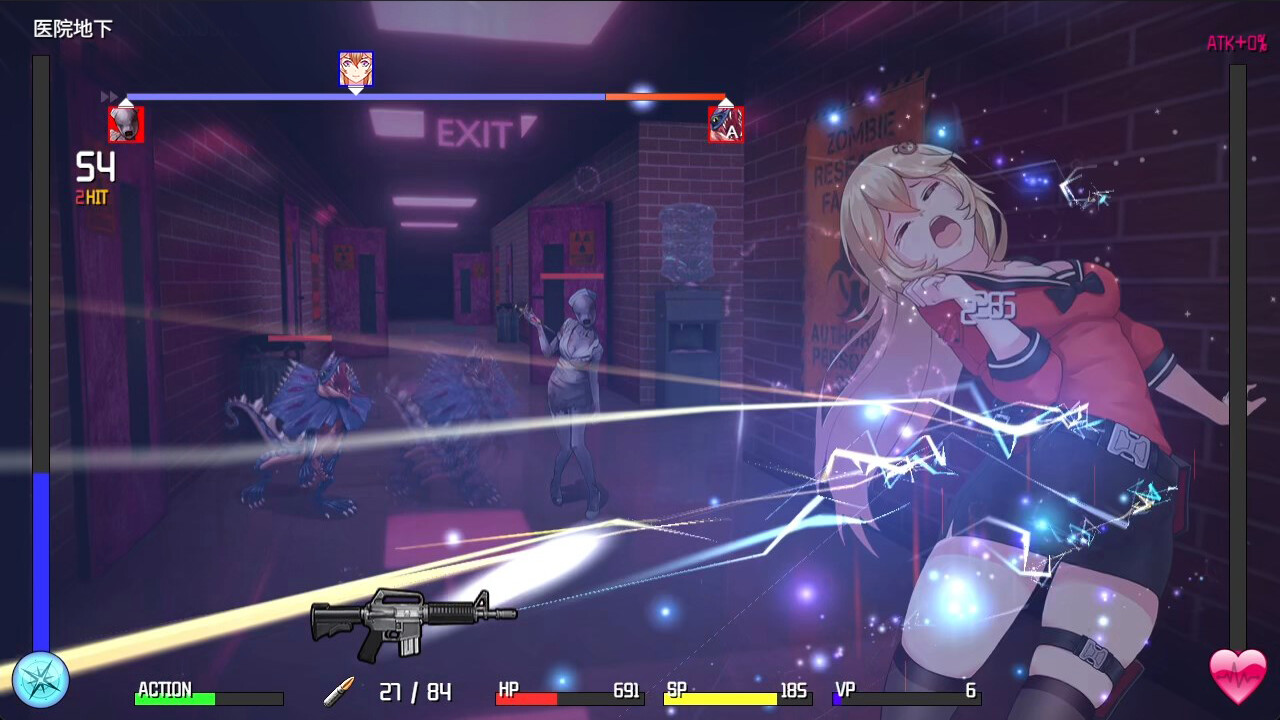1280x720 pixels.
Task: Click the white marker arrow under the character portrait
Action: 355,90
